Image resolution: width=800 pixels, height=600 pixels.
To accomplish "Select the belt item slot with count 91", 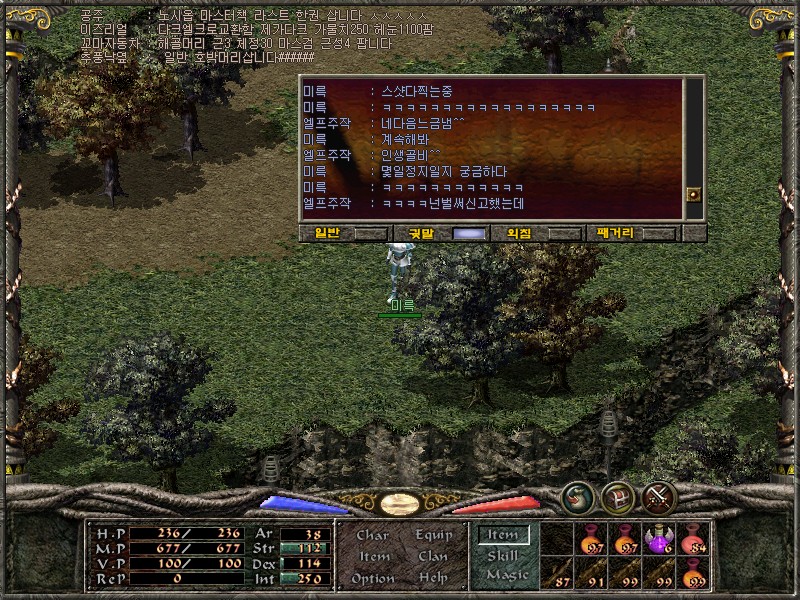I will click(x=591, y=574).
